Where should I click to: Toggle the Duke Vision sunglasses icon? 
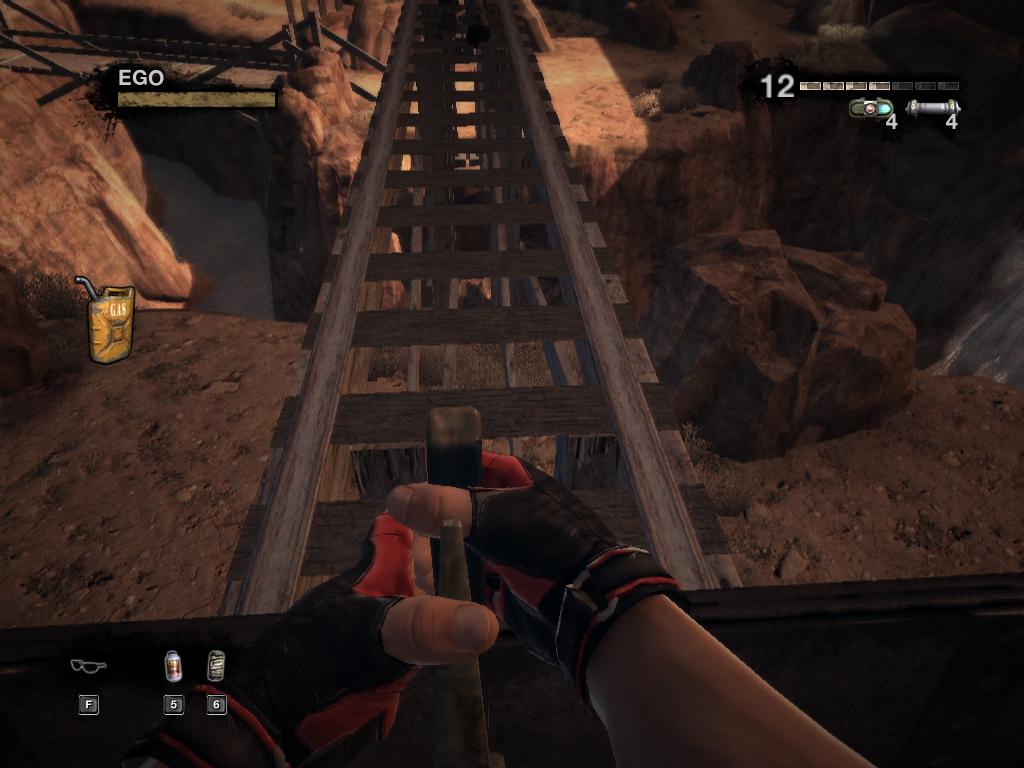(x=88, y=666)
